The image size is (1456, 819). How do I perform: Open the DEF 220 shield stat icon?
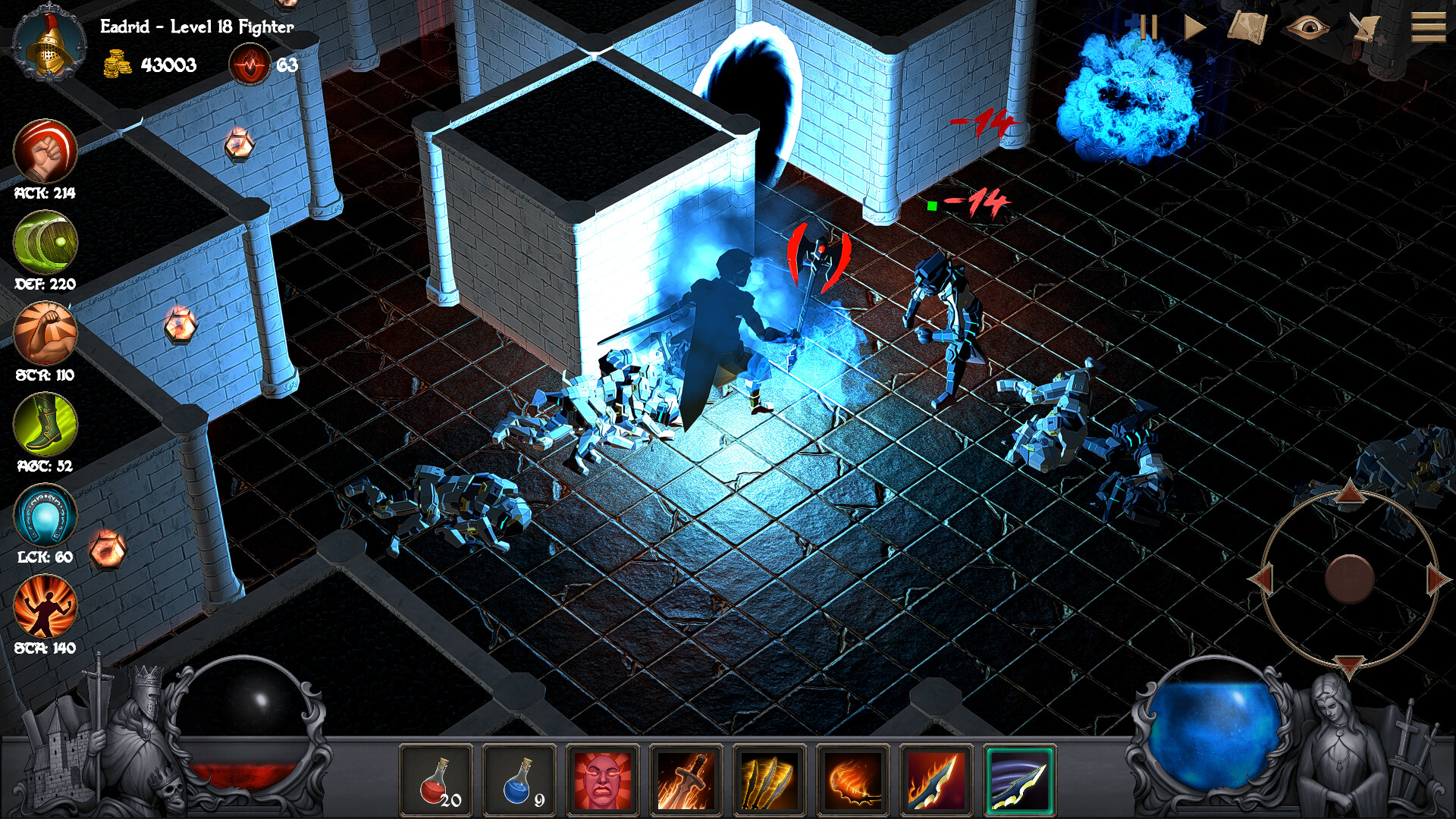point(44,241)
